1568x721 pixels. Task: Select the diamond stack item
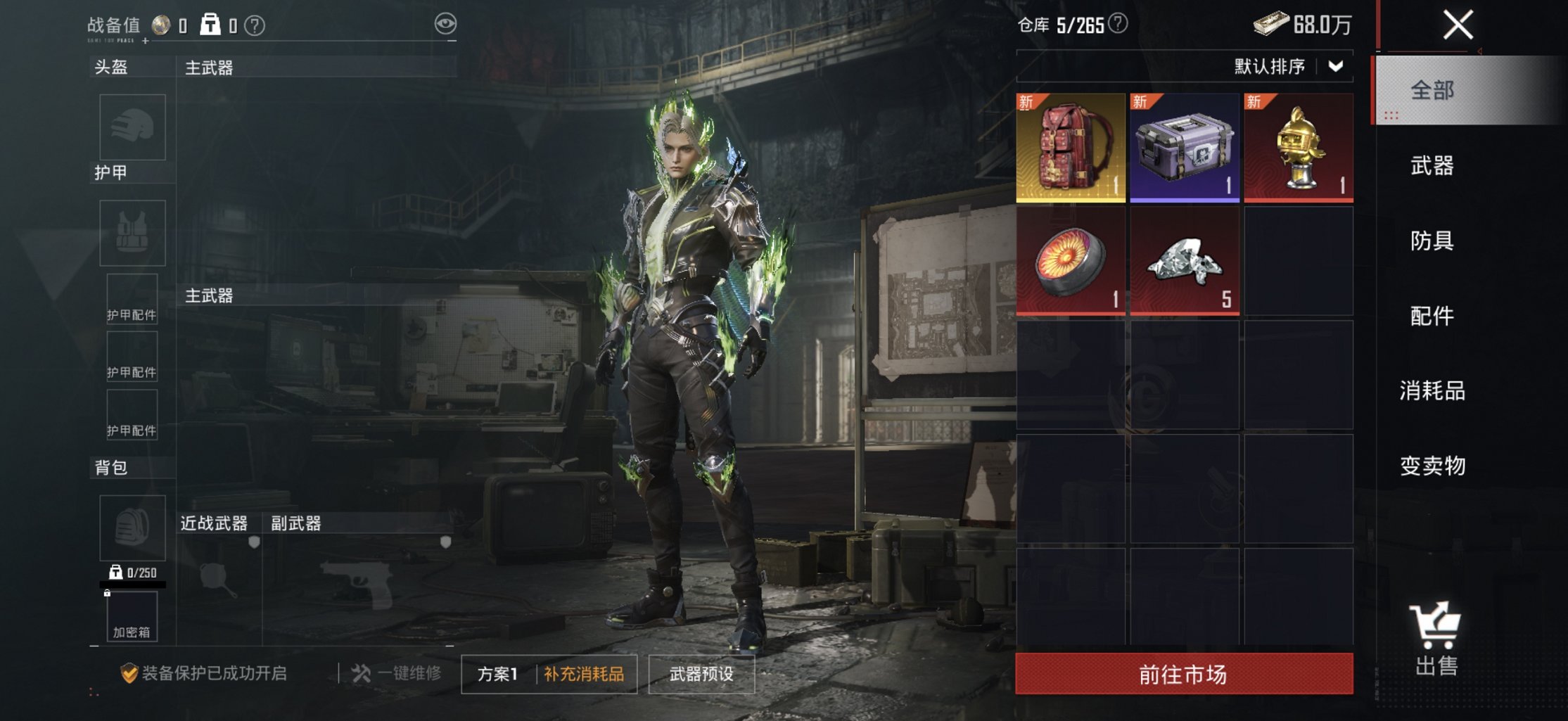pyautogui.click(x=1185, y=262)
